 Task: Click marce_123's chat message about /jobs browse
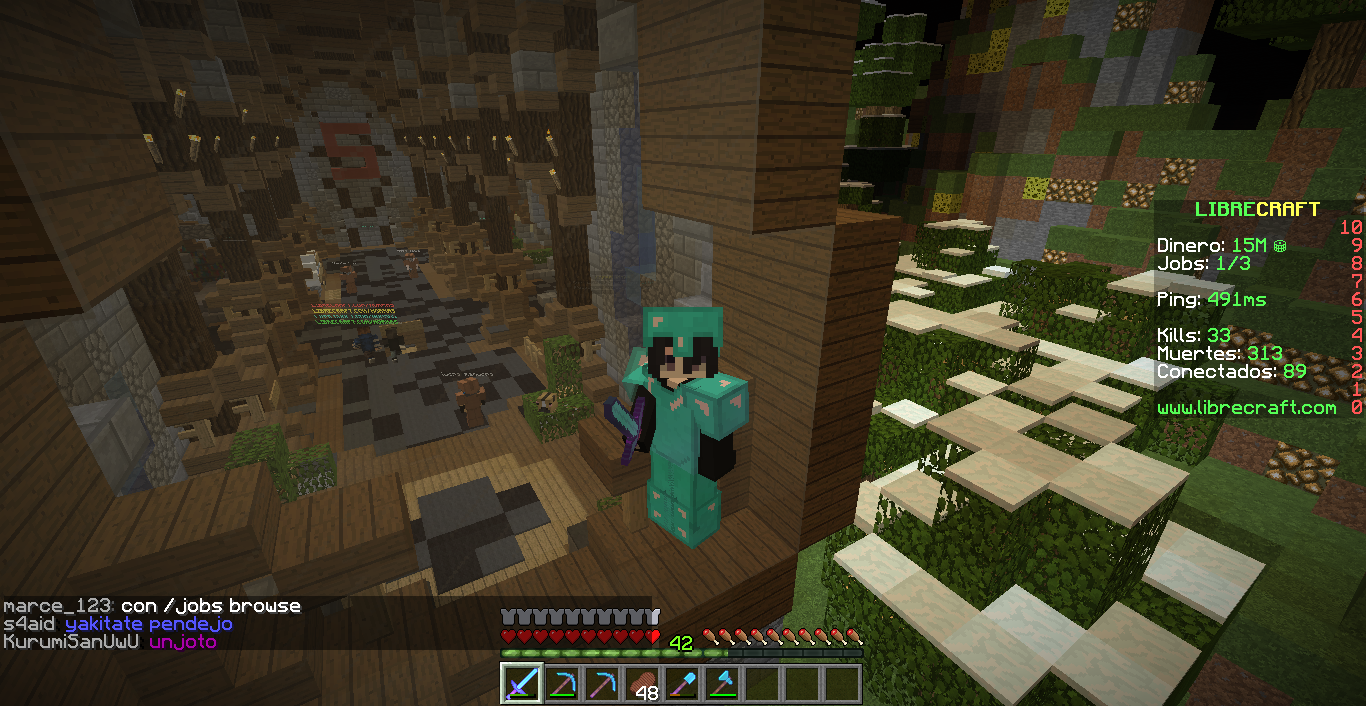click(x=152, y=606)
